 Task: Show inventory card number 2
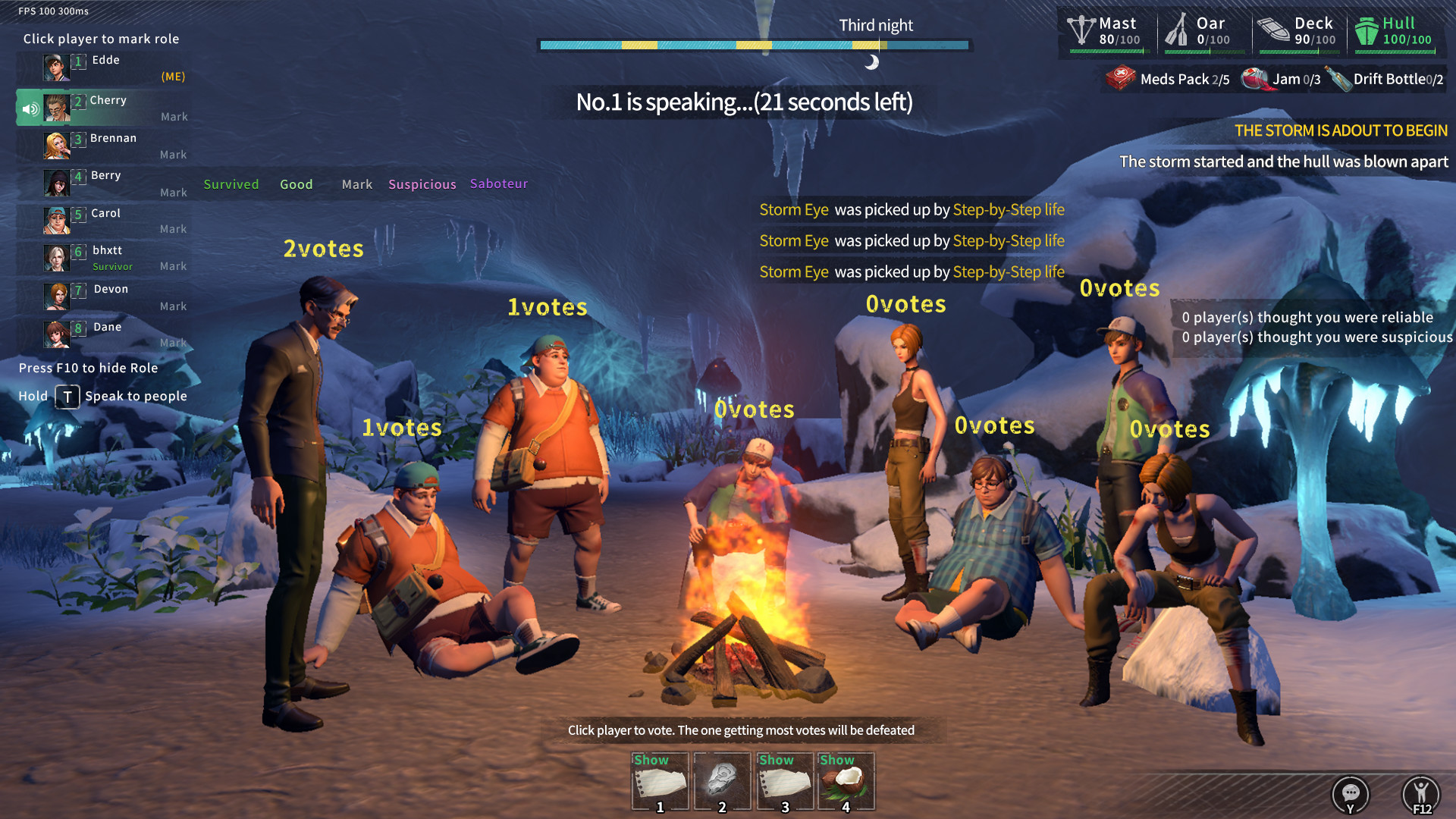pyautogui.click(x=722, y=783)
